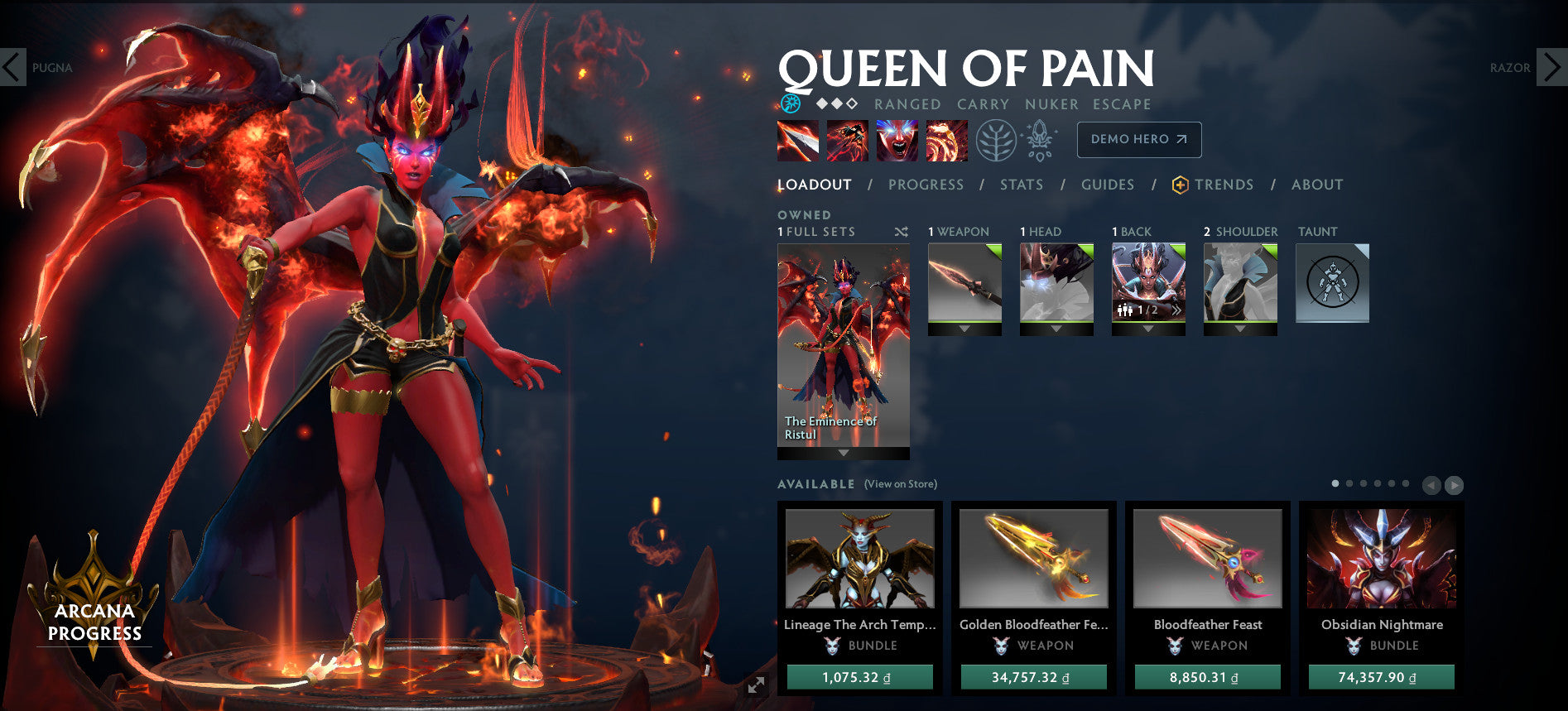
Task: Expand the head slot dropdown arrow
Action: pos(1056,327)
